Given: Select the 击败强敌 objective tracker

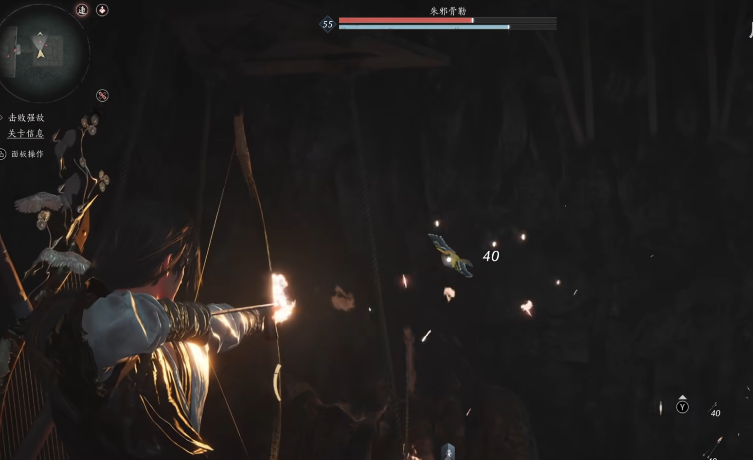Looking at the screenshot, I should coord(26,118).
